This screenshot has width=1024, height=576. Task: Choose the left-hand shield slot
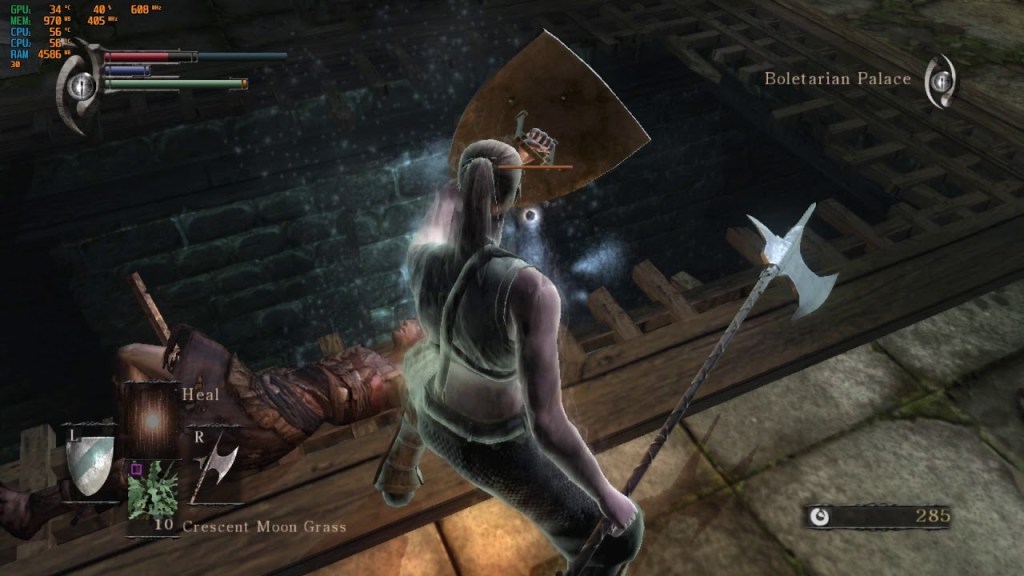(x=90, y=461)
